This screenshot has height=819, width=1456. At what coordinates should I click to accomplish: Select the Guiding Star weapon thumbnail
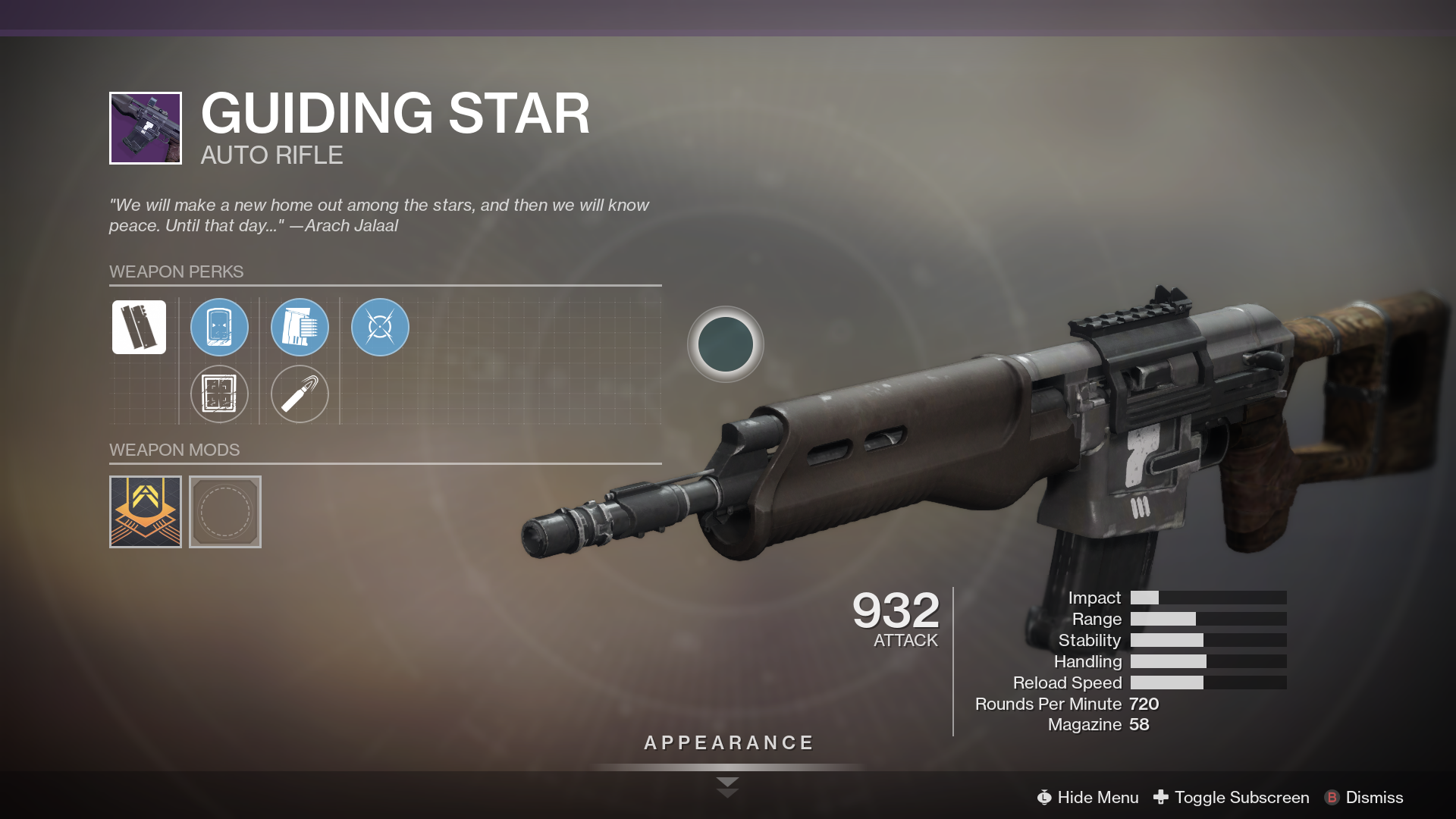pos(146,128)
